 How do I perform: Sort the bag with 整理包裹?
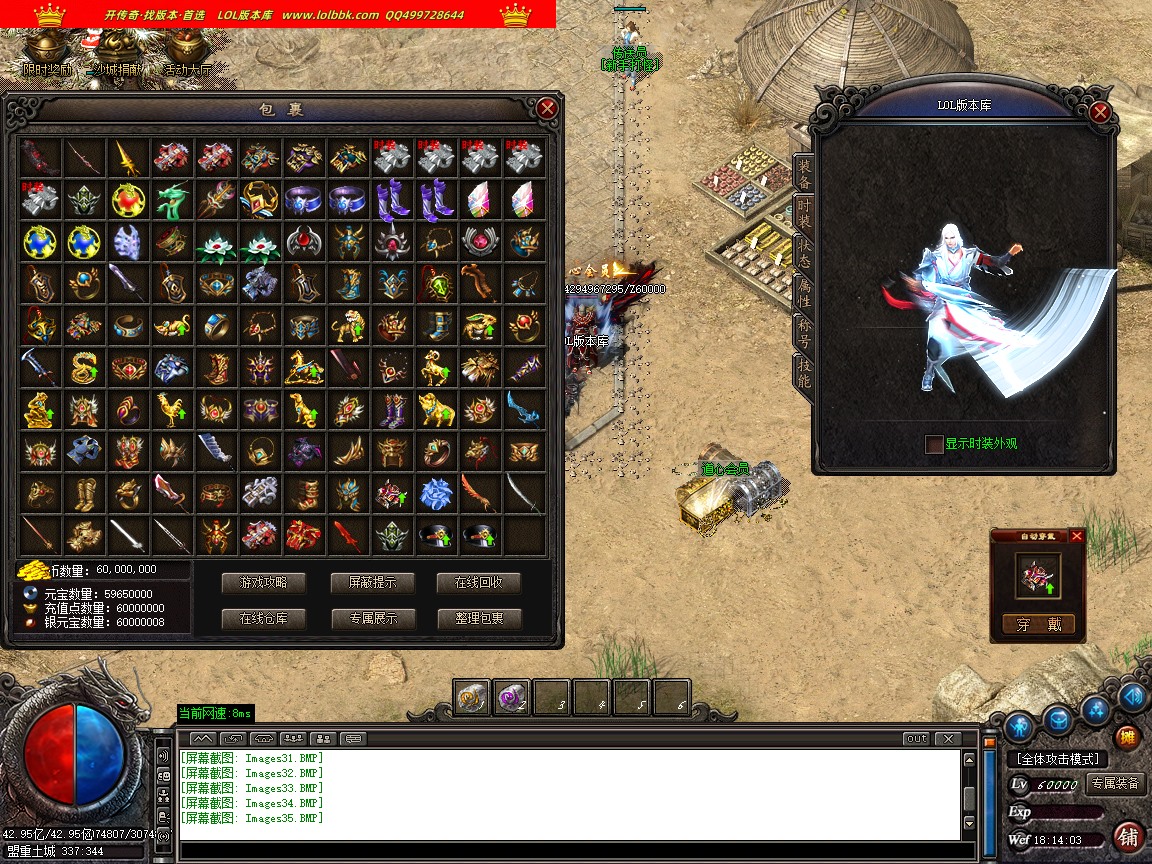tap(479, 618)
